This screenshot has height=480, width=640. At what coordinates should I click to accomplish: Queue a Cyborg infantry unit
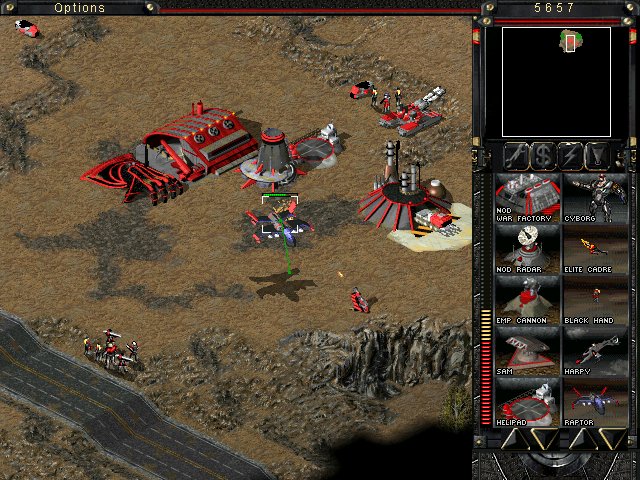point(595,197)
